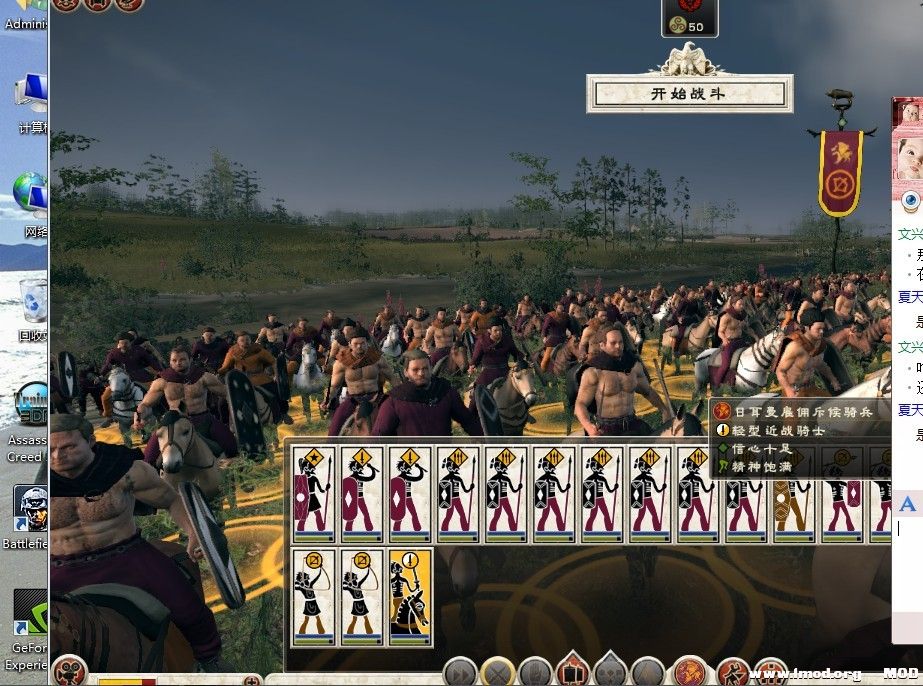Click the crossed swords command button

coord(496,672)
